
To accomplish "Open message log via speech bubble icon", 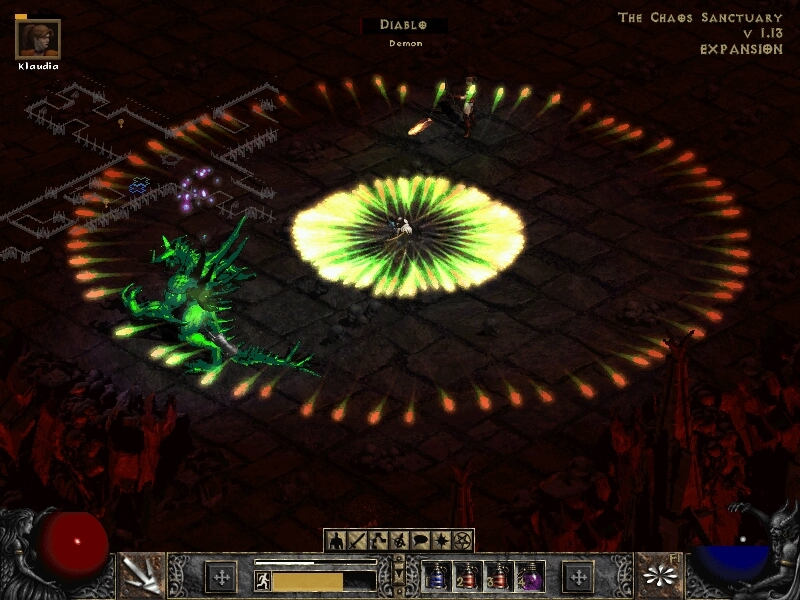I will pos(419,540).
